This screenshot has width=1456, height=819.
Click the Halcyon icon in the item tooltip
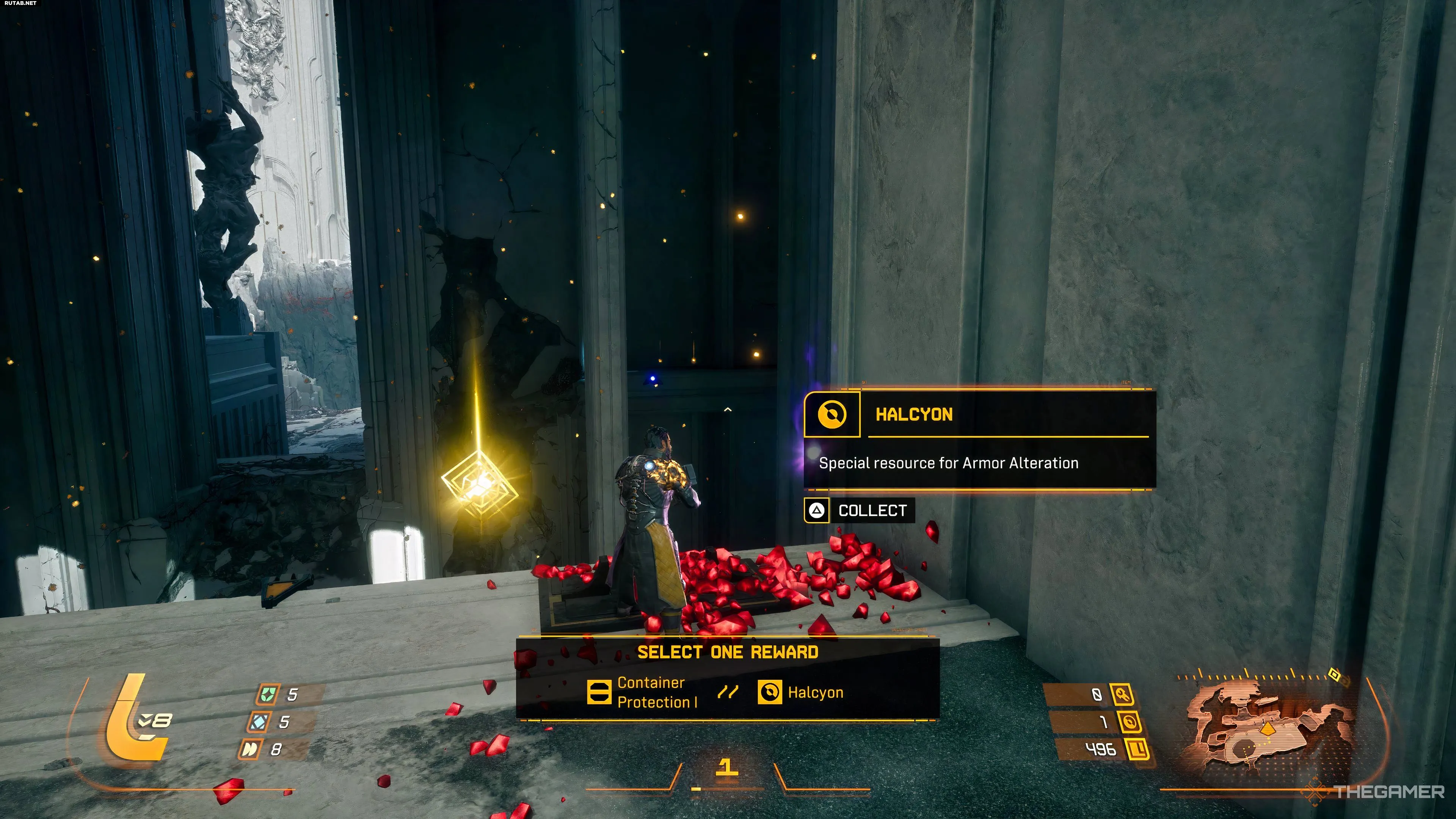[832, 415]
